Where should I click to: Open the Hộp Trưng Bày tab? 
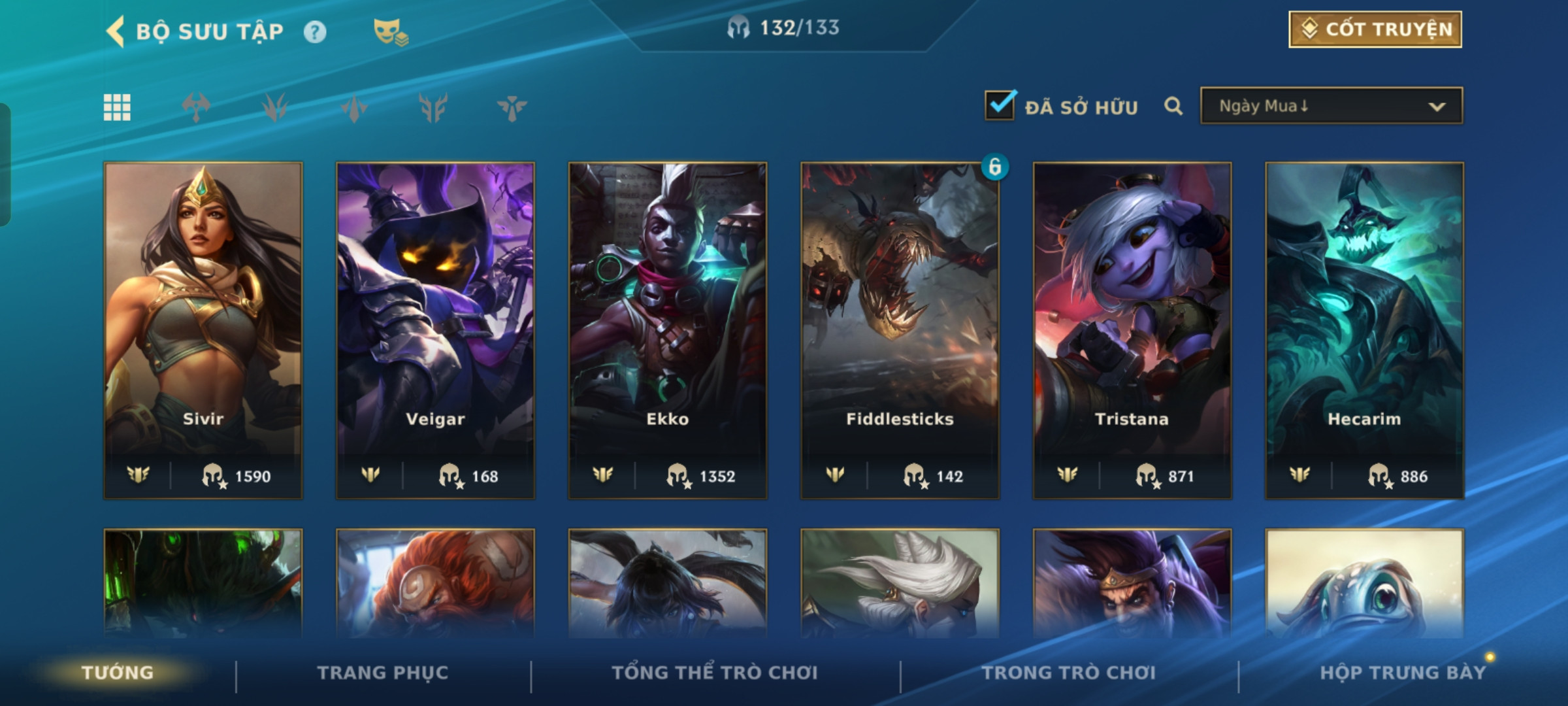tap(1403, 673)
